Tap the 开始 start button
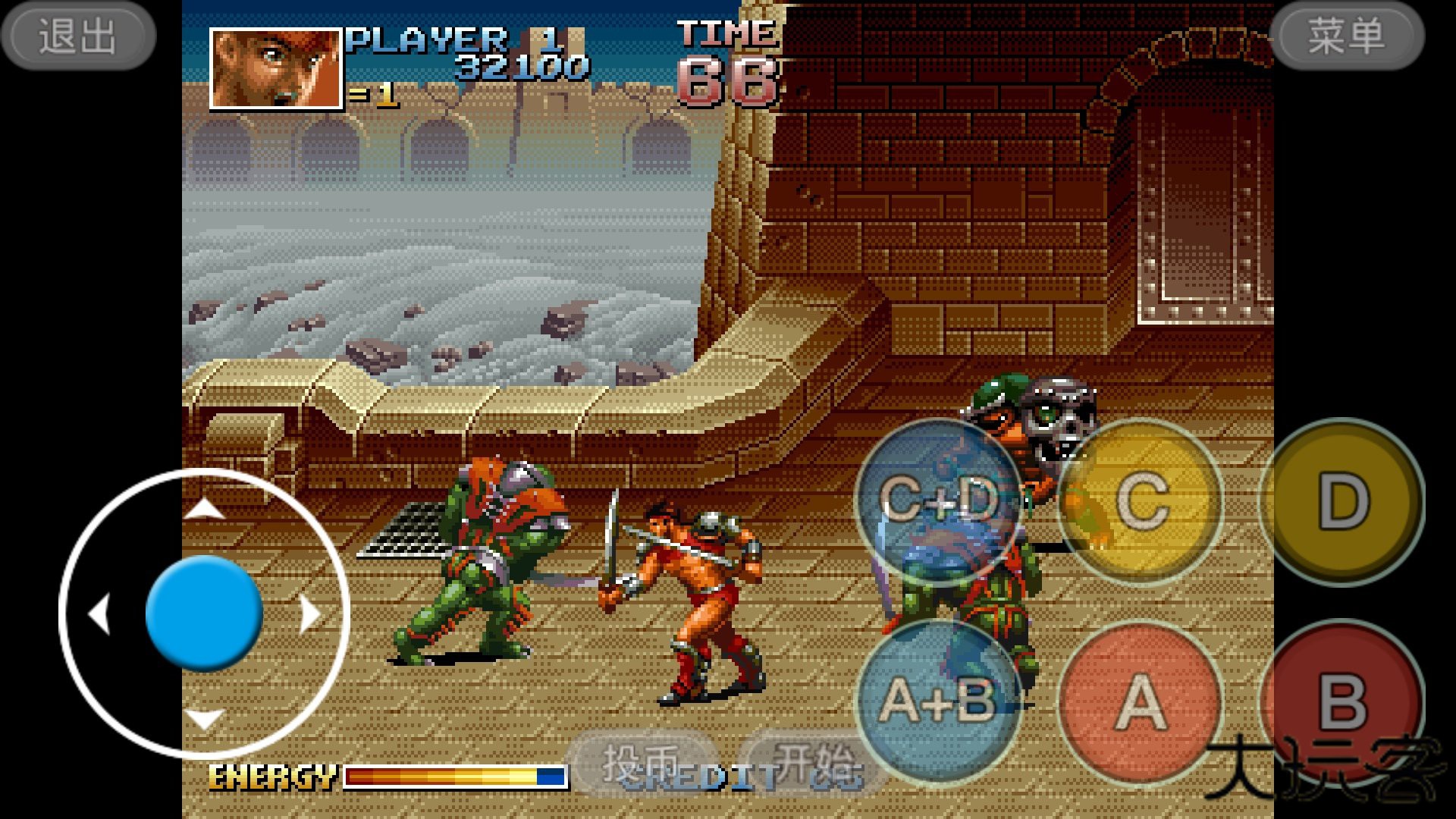The height and width of the screenshot is (819, 1456). [x=810, y=764]
